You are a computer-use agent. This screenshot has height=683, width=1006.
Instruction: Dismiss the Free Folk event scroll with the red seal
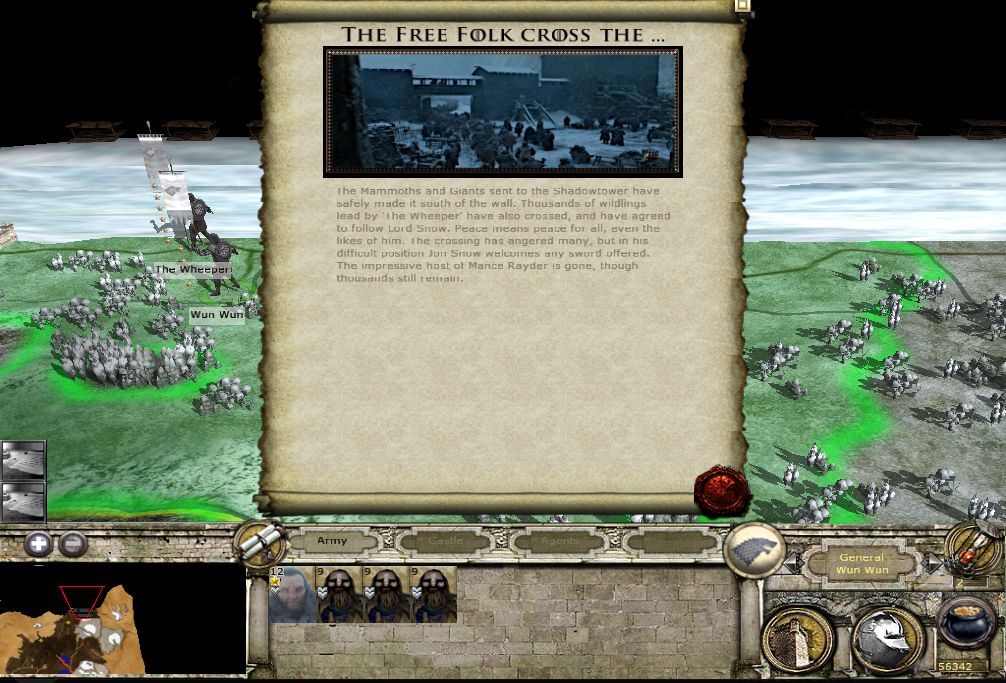click(x=721, y=491)
